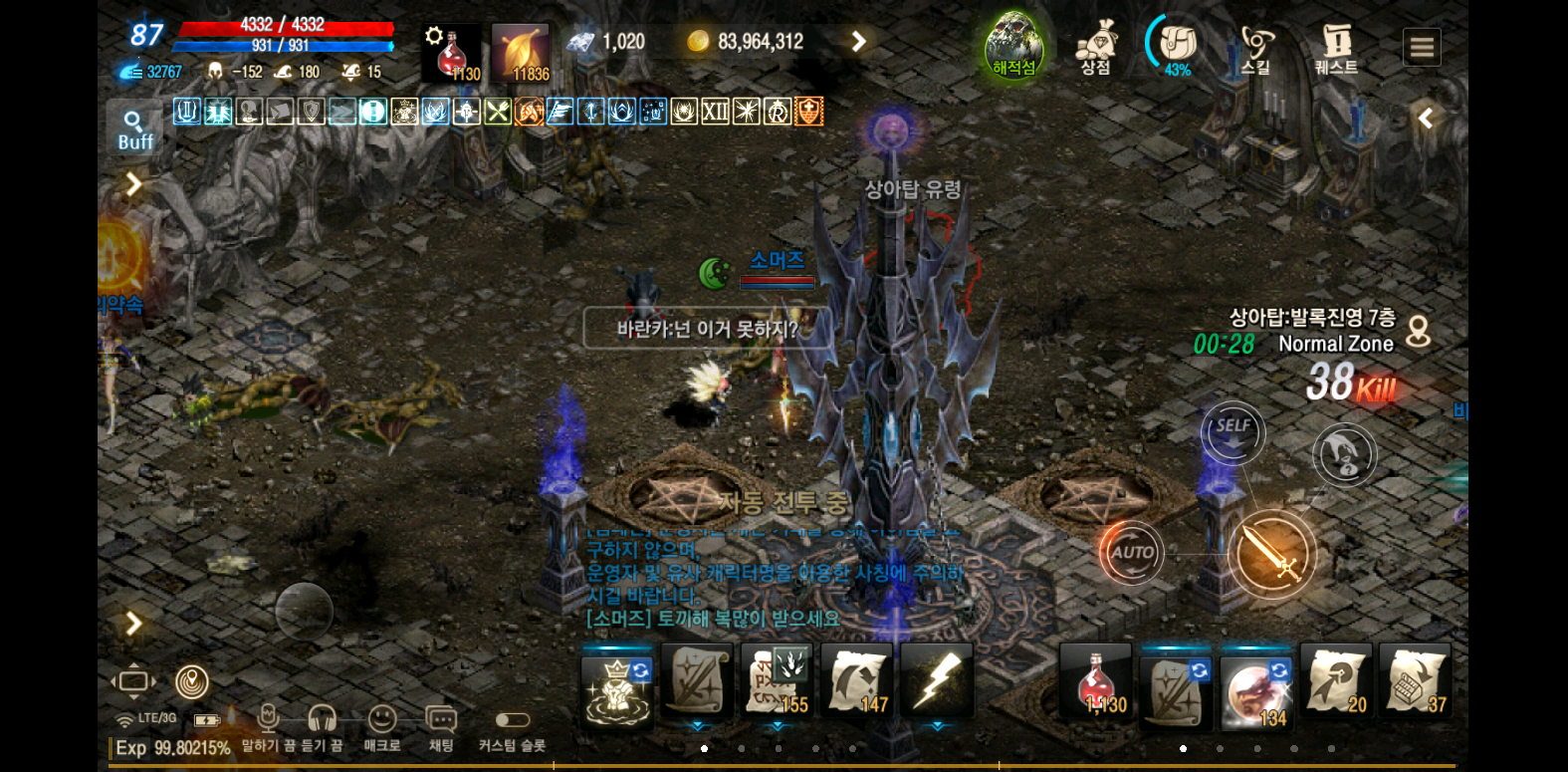
Task: Open the hamburger main menu
Action: (x=1422, y=47)
